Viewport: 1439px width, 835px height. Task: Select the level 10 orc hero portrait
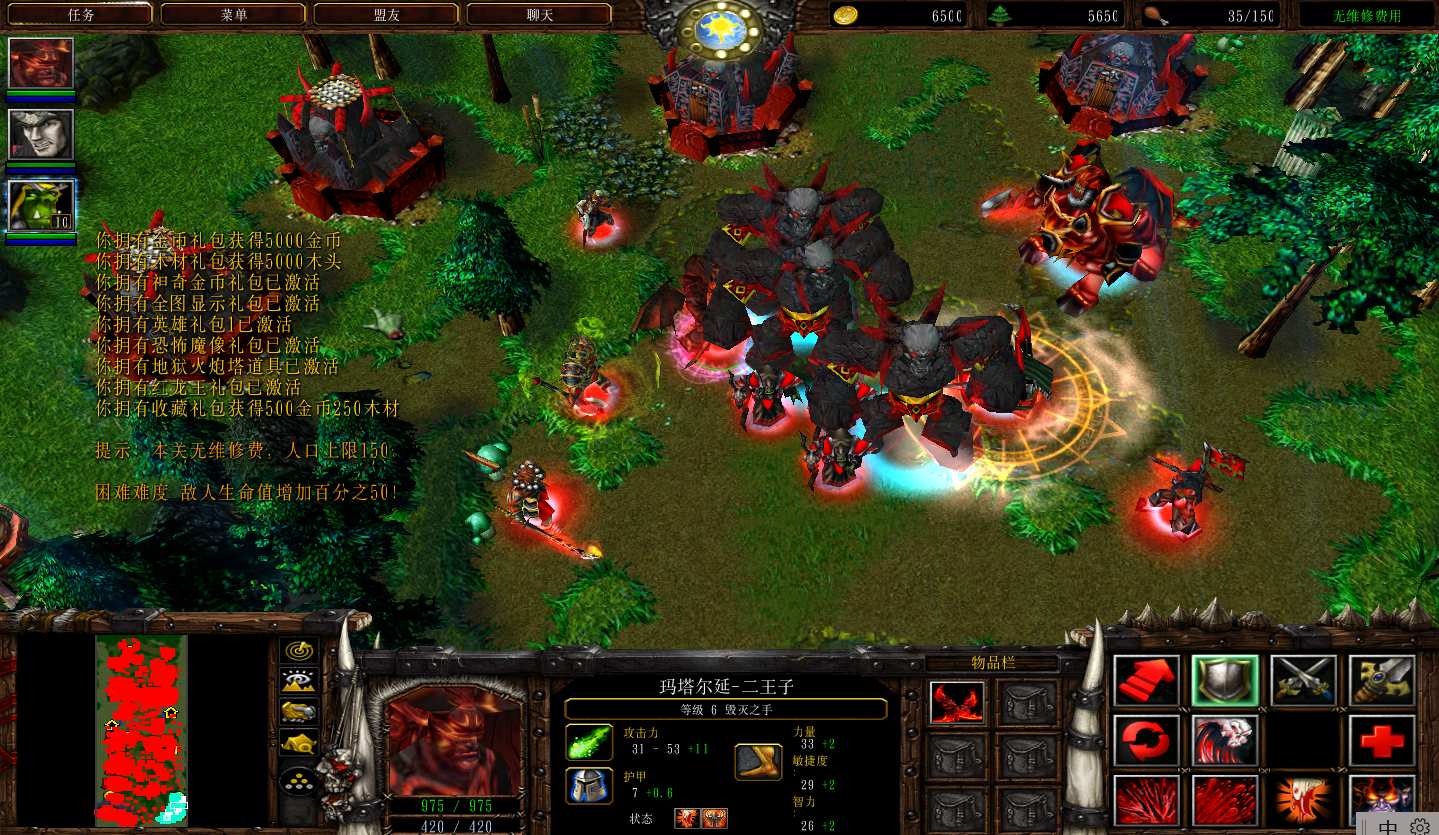pos(41,206)
